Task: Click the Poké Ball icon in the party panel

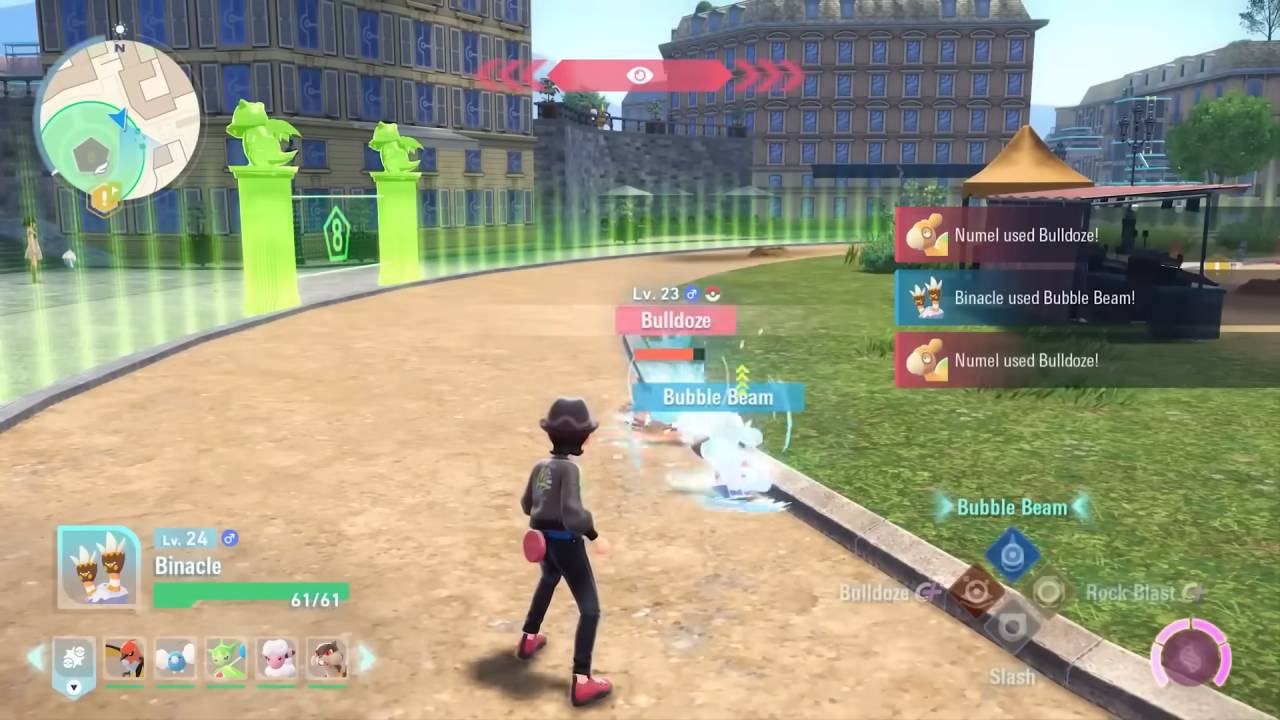Action: 72,658
